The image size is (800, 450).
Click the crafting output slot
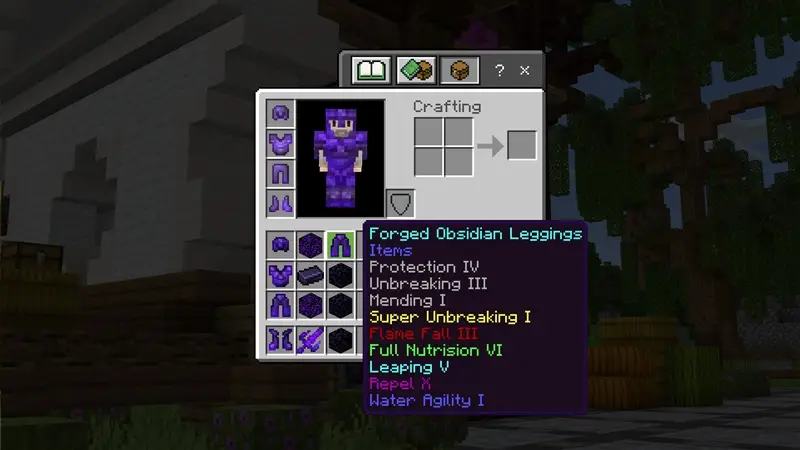click(521, 145)
